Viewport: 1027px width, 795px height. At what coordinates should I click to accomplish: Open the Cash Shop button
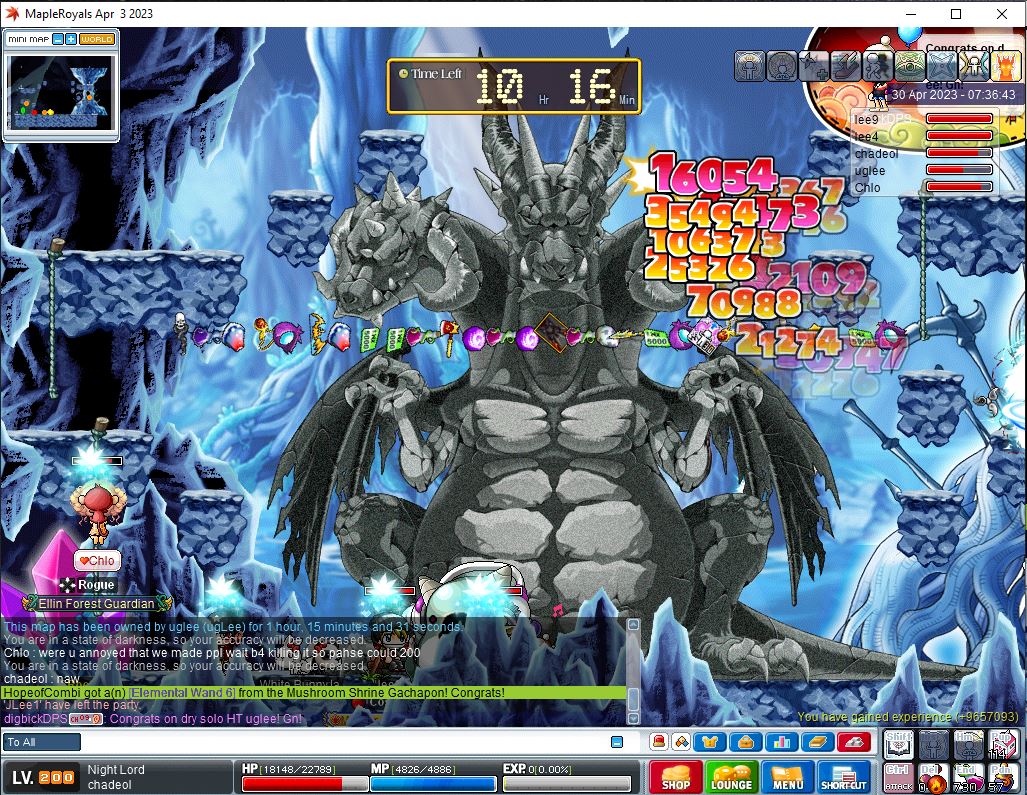pos(675,777)
